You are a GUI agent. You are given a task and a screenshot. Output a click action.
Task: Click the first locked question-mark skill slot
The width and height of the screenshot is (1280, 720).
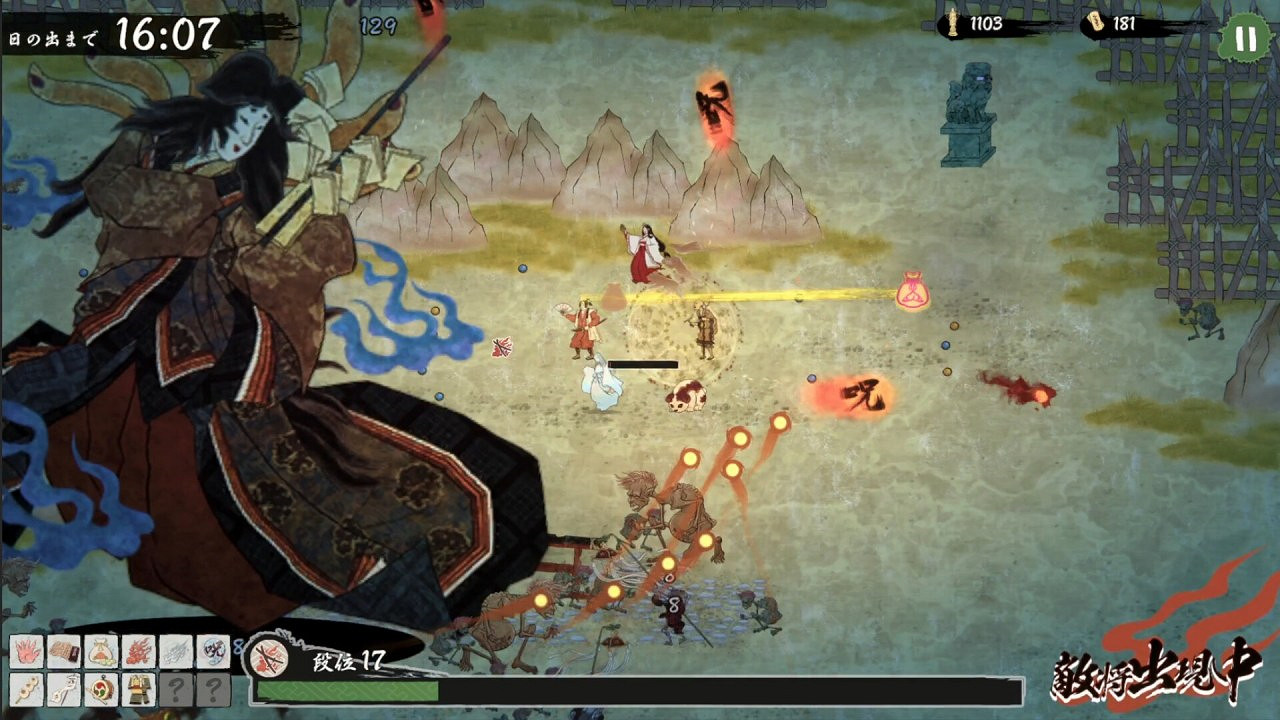click(177, 689)
